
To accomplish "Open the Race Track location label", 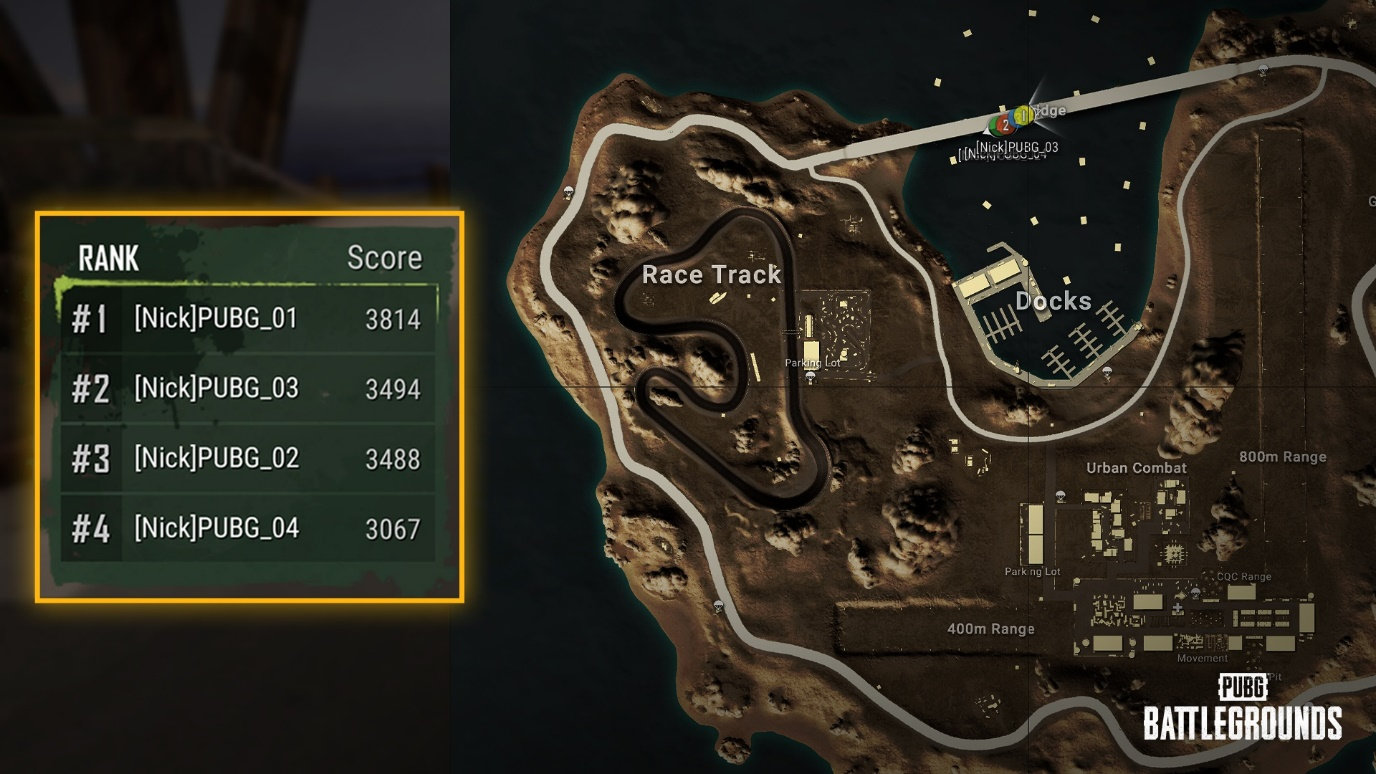I will coord(714,275).
